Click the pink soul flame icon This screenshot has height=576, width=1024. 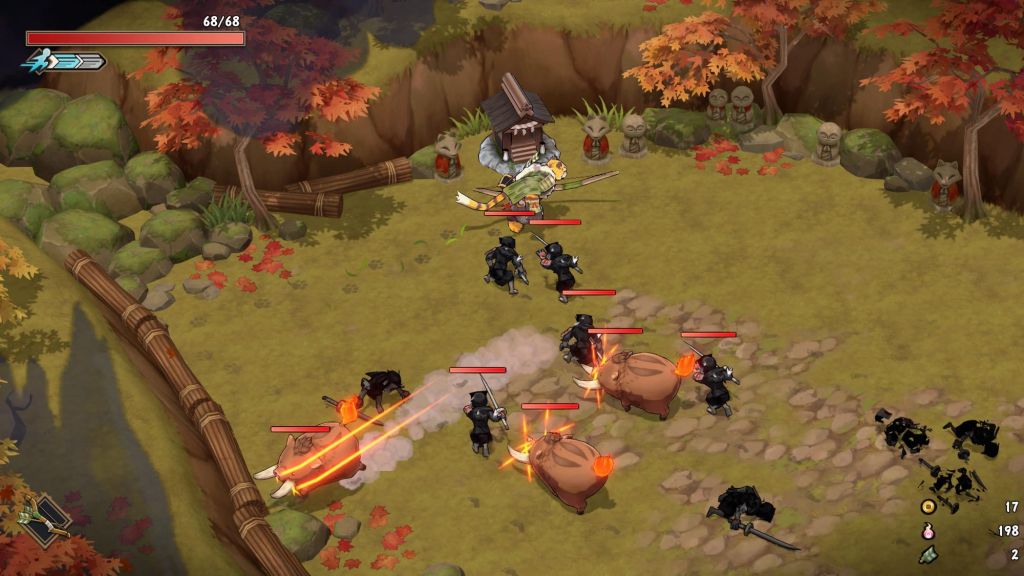click(928, 530)
